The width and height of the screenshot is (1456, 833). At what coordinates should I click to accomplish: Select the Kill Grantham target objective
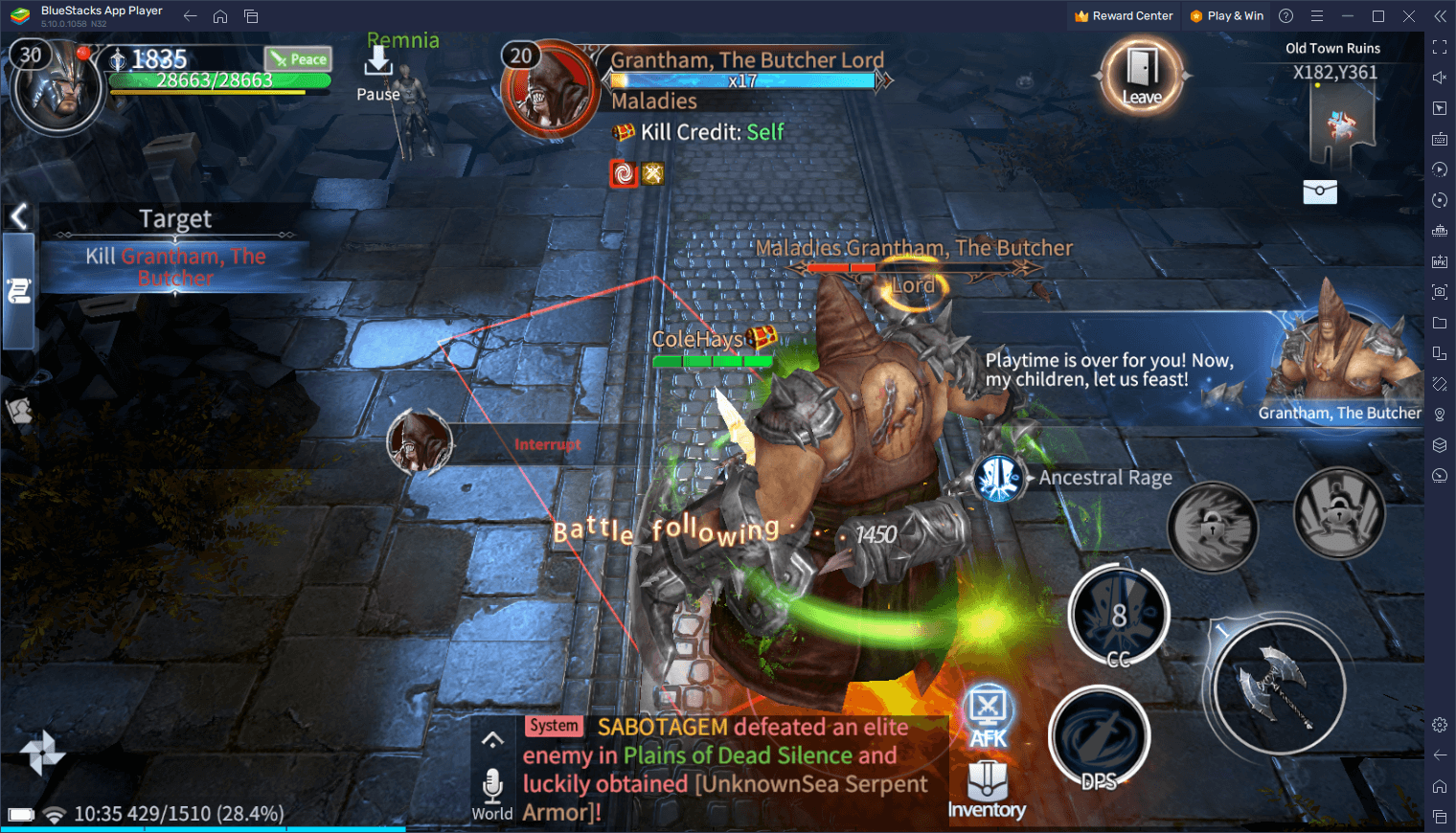pyautogui.click(x=175, y=267)
